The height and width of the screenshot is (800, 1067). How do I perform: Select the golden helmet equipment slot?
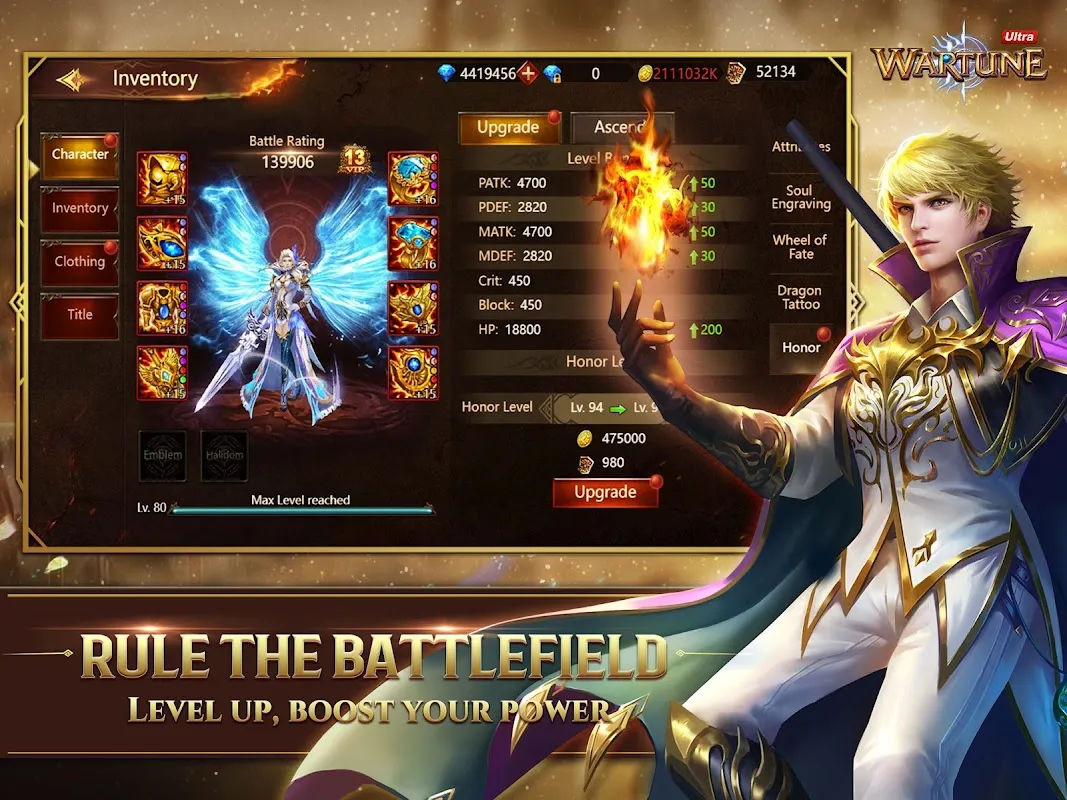tap(161, 178)
